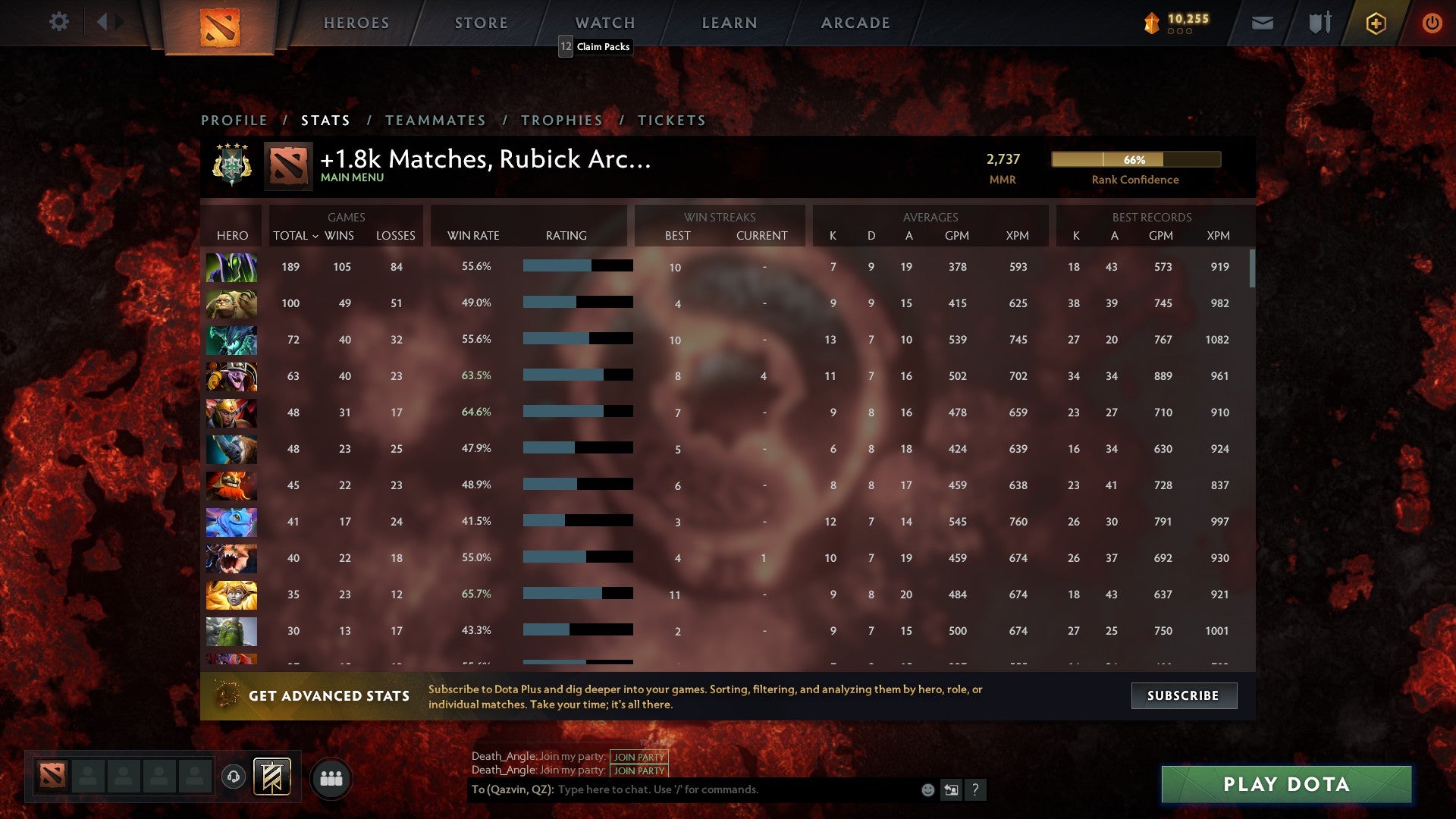Open the emoticon picker in chat
Image resolution: width=1456 pixels, height=819 pixels.
coord(927,789)
